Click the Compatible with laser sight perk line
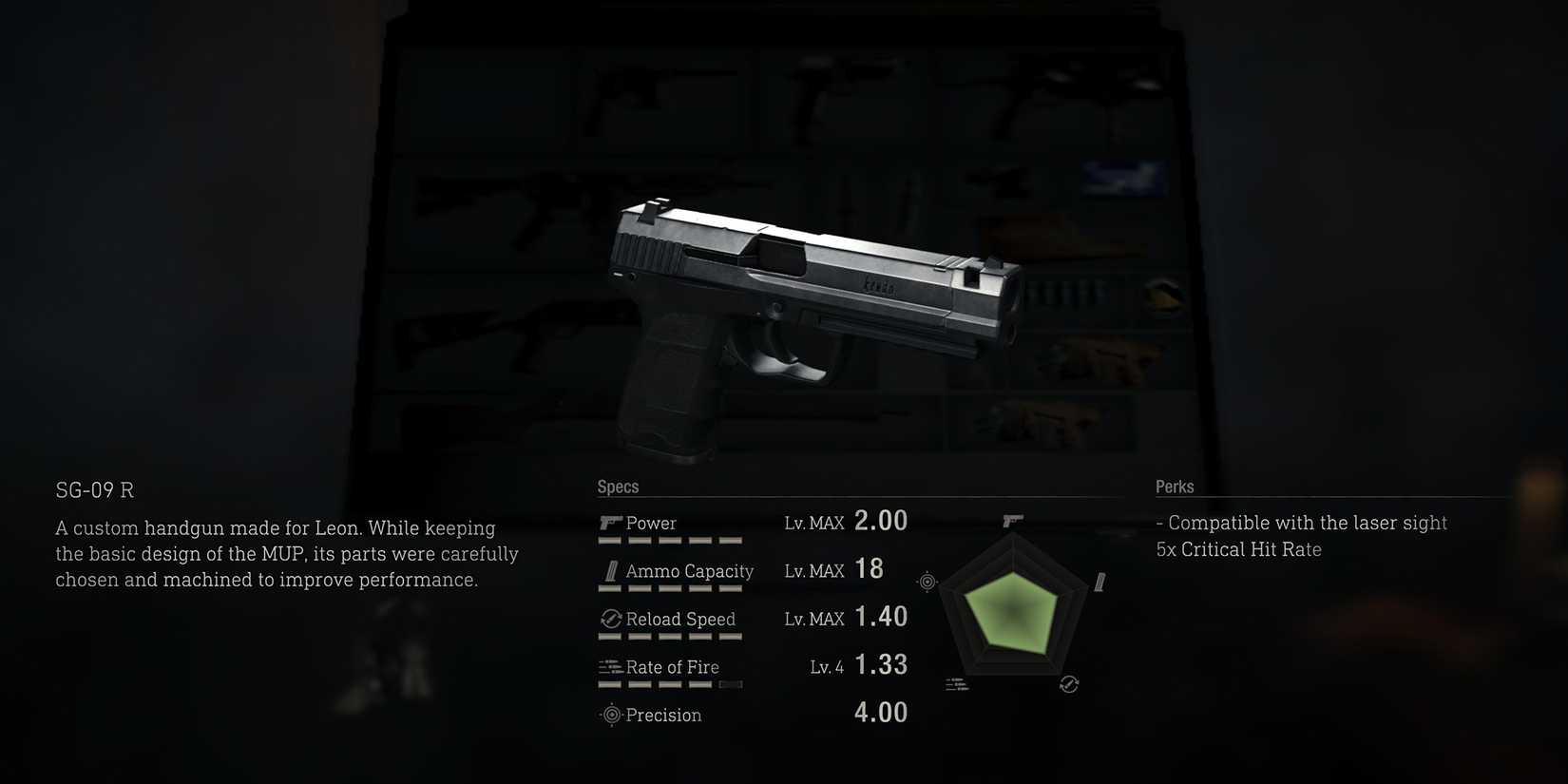 1303,523
